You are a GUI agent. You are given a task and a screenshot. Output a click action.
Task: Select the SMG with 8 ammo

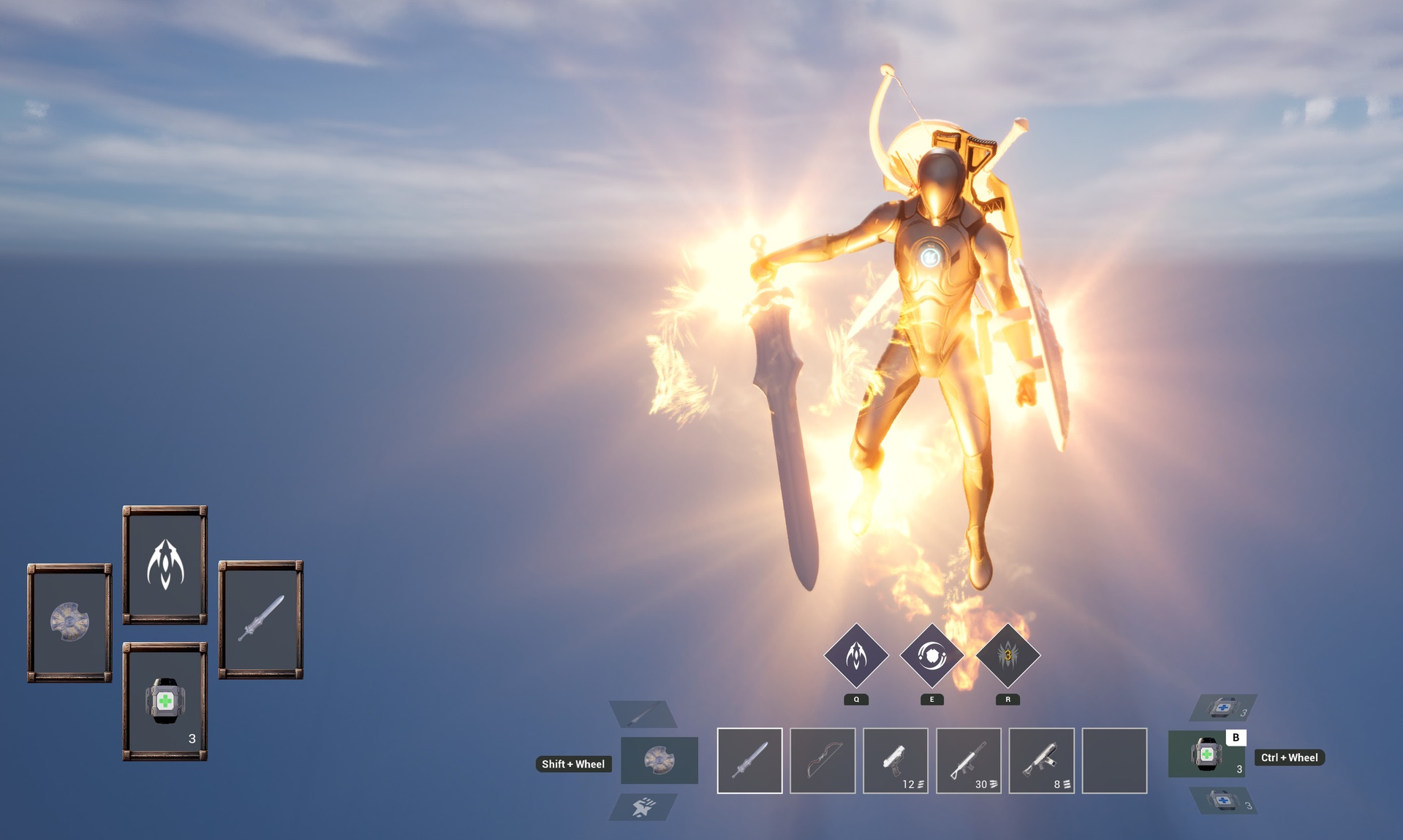[x=1041, y=761]
